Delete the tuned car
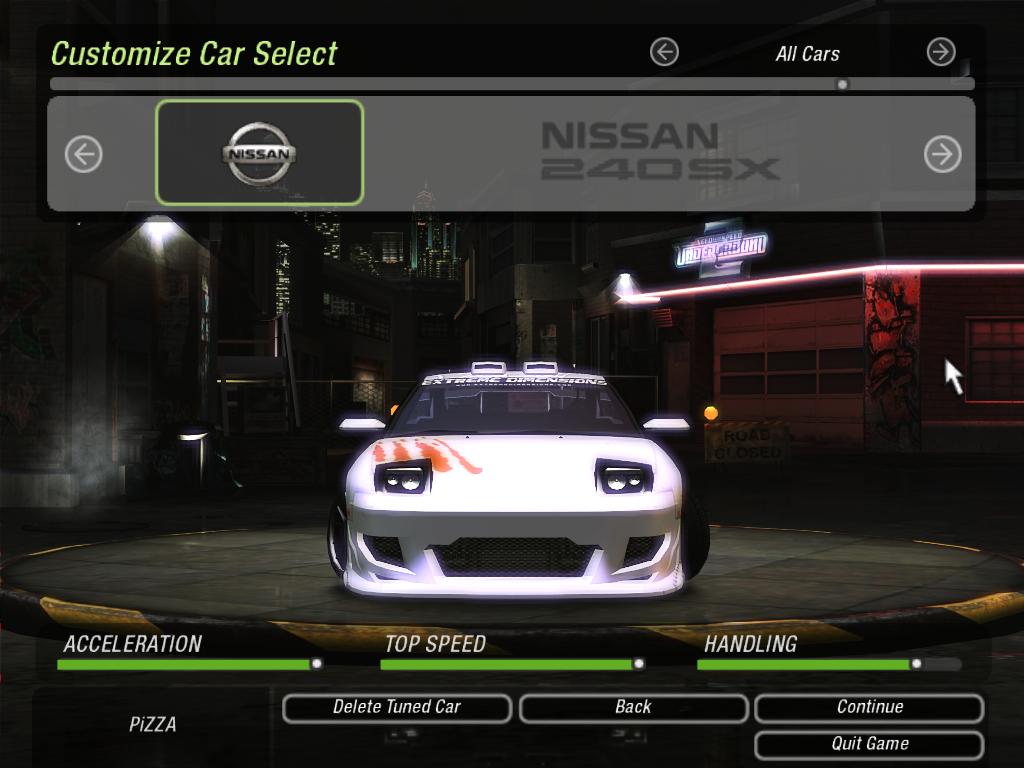This screenshot has width=1024, height=768. pos(397,707)
